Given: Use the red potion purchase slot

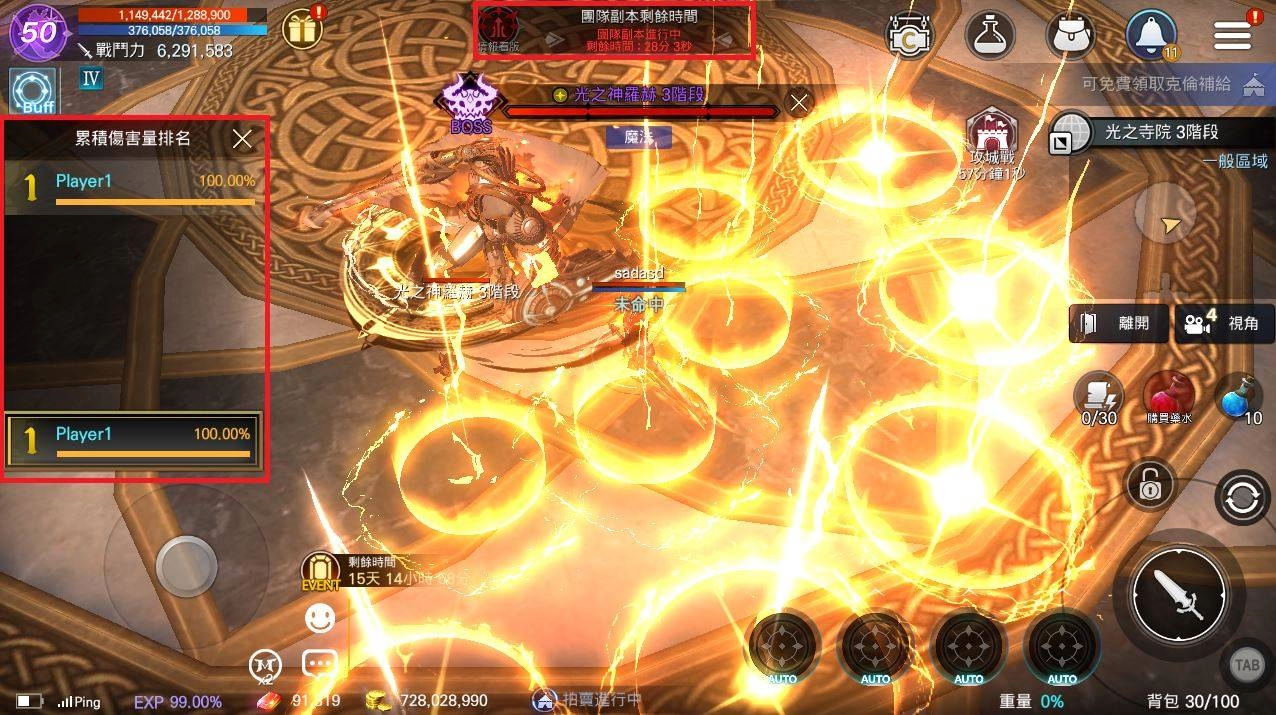Looking at the screenshot, I should 1169,395.
